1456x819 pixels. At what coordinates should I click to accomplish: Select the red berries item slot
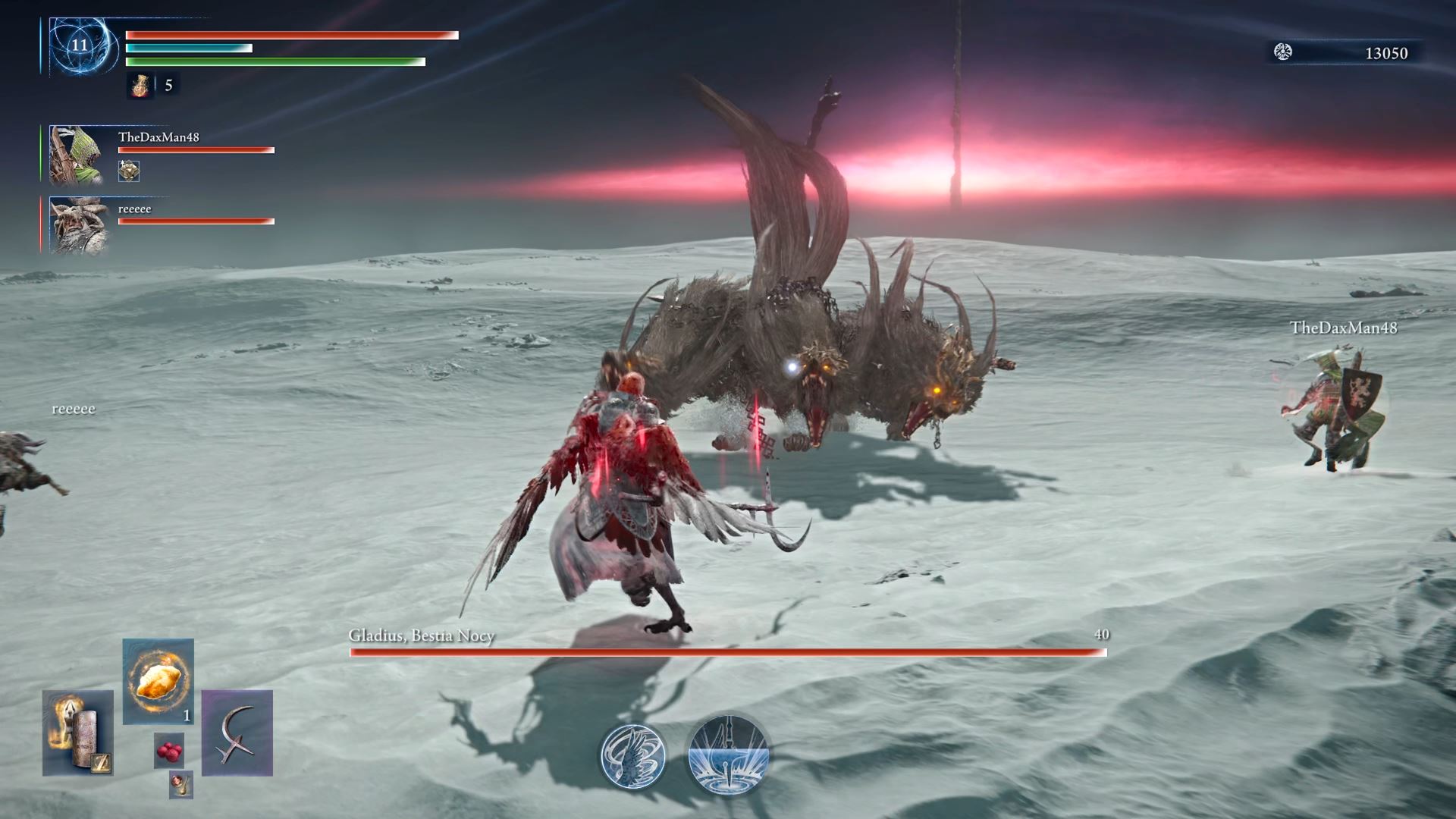click(x=168, y=751)
